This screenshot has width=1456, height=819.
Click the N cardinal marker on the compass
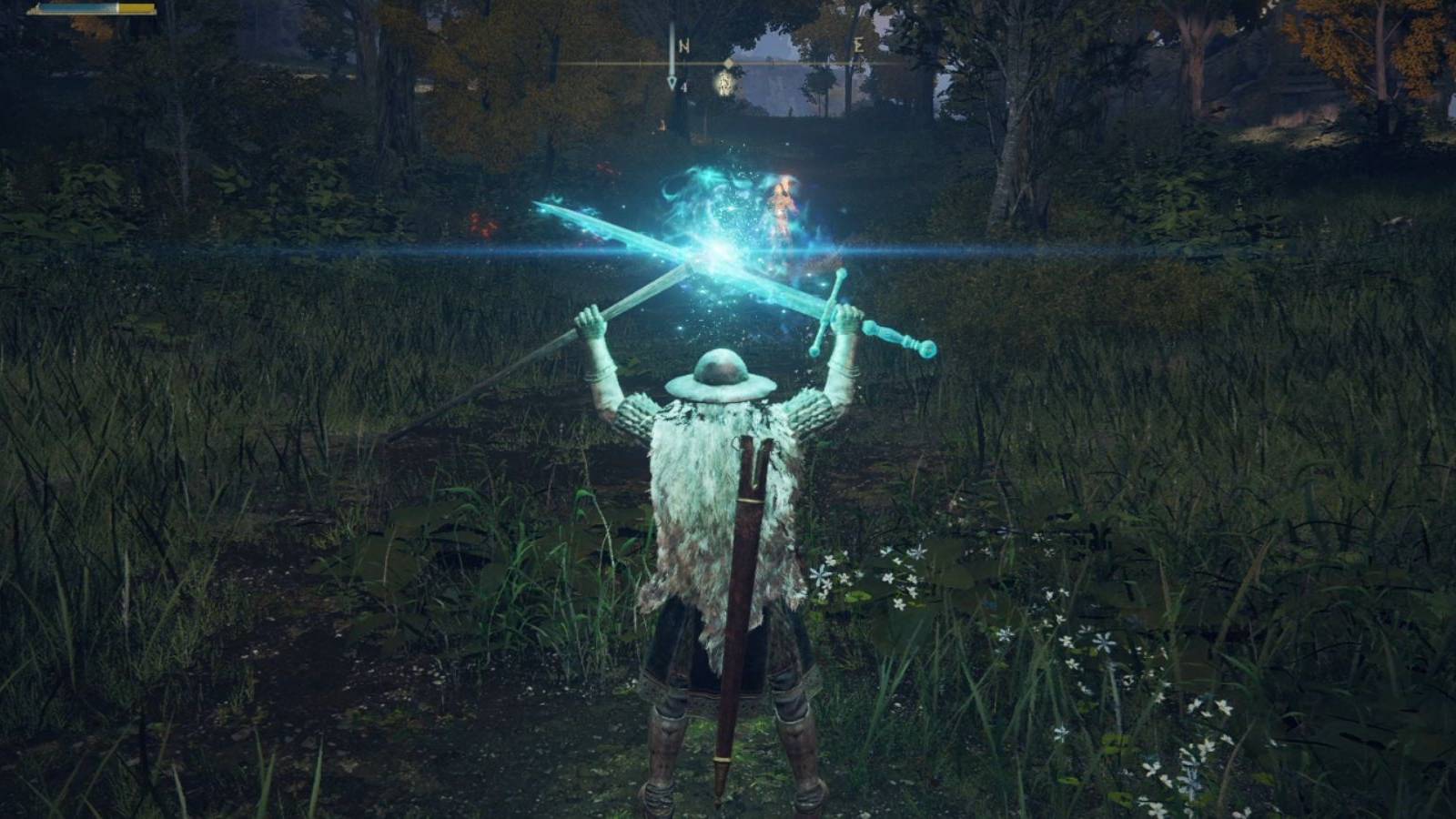pyautogui.click(x=684, y=45)
